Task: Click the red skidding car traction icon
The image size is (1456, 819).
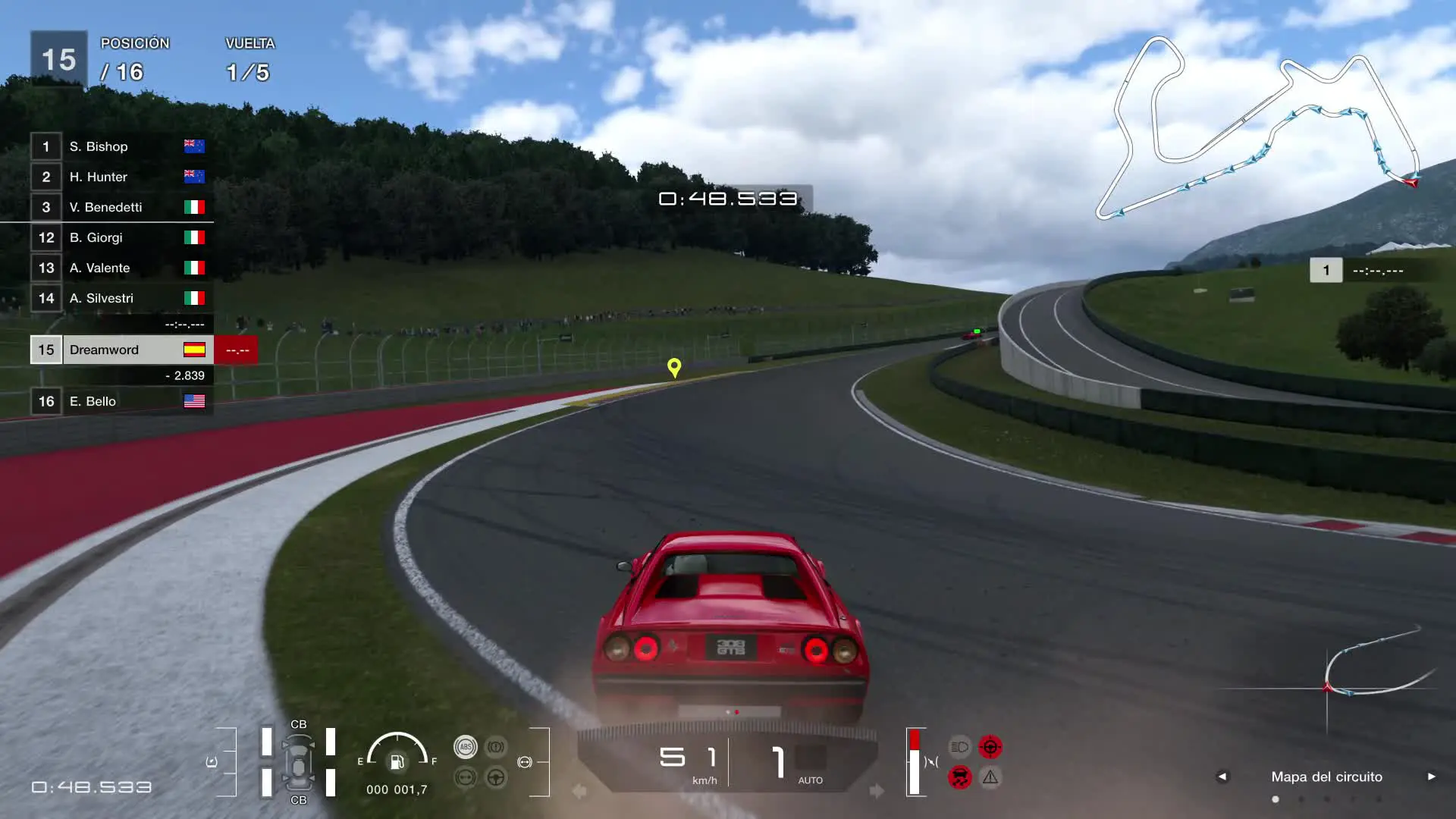Action: (959, 777)
